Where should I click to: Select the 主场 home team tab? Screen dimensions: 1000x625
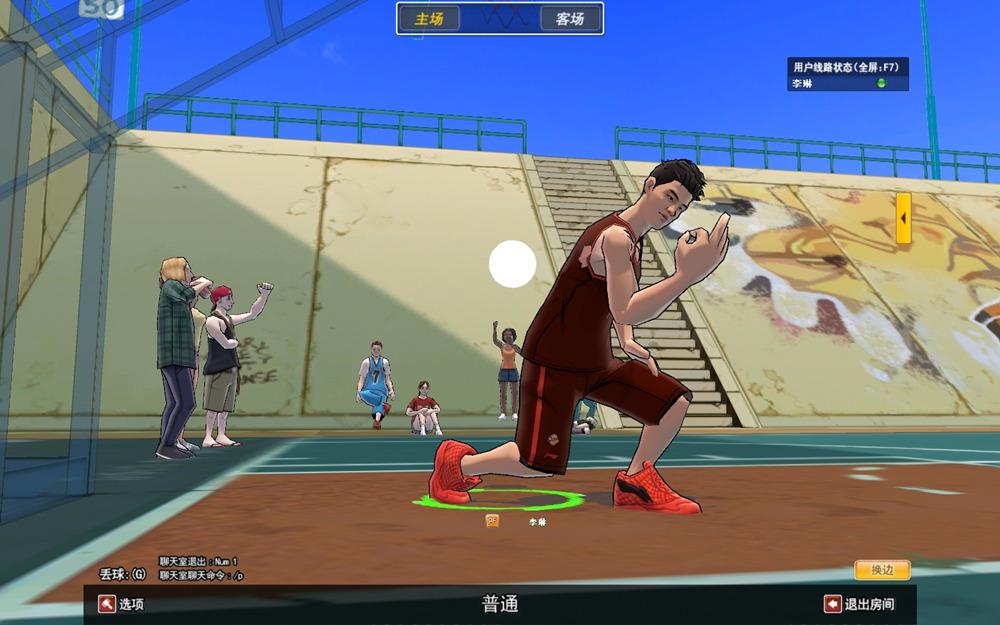click(430, 18)
